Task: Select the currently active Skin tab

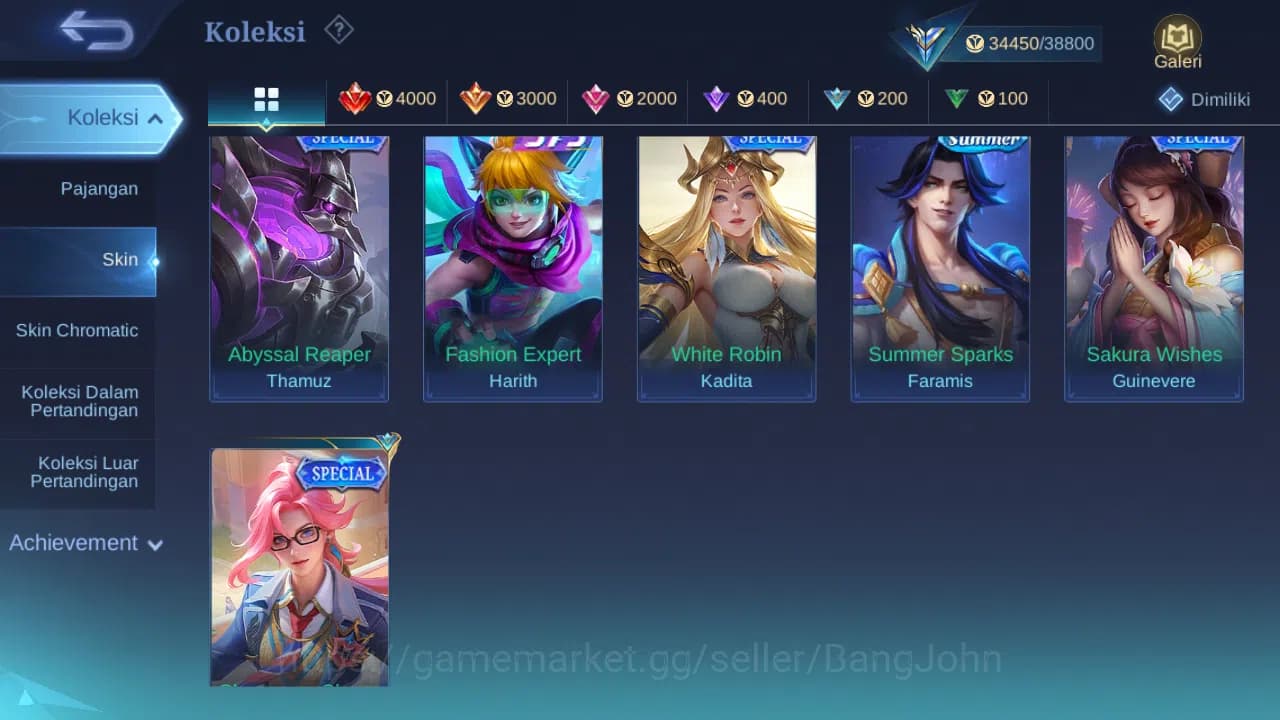Action: tap(120, 259)
